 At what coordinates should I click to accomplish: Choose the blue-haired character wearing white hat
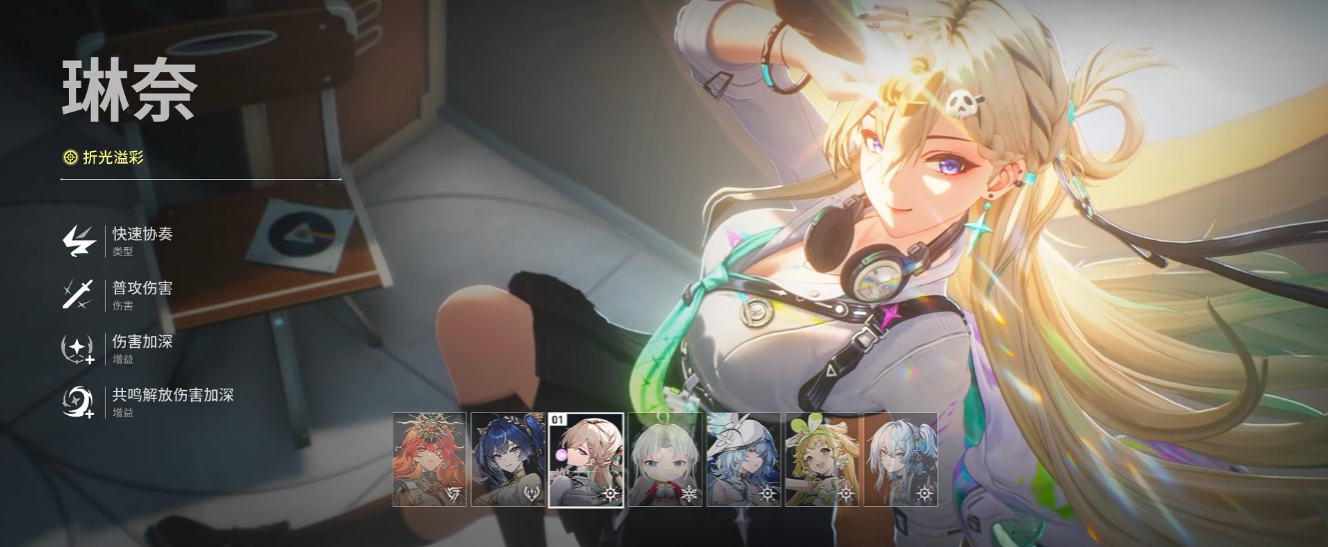click(743, 459)
